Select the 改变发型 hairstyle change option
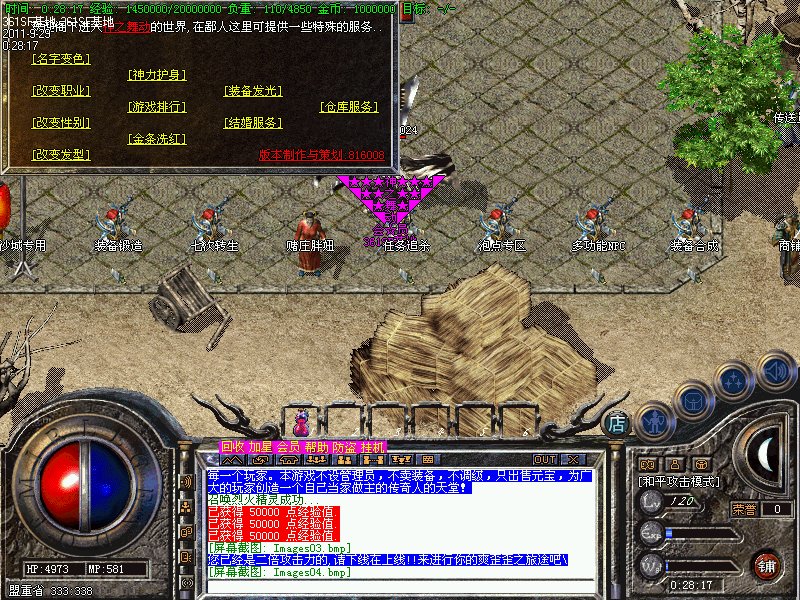Screen dimensions: 800x600 pyautogui.click(x=61, y=155)
